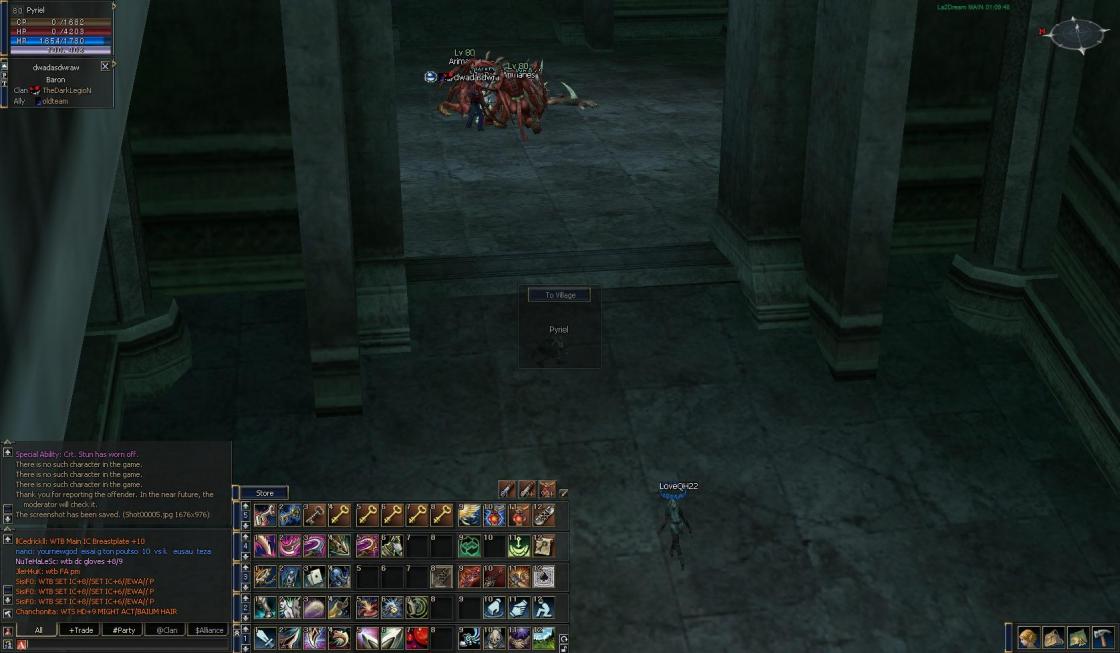Screen dimensions: 1120x653
Task: Click the compass radar in the corner
Action: tap(1078, 35)
